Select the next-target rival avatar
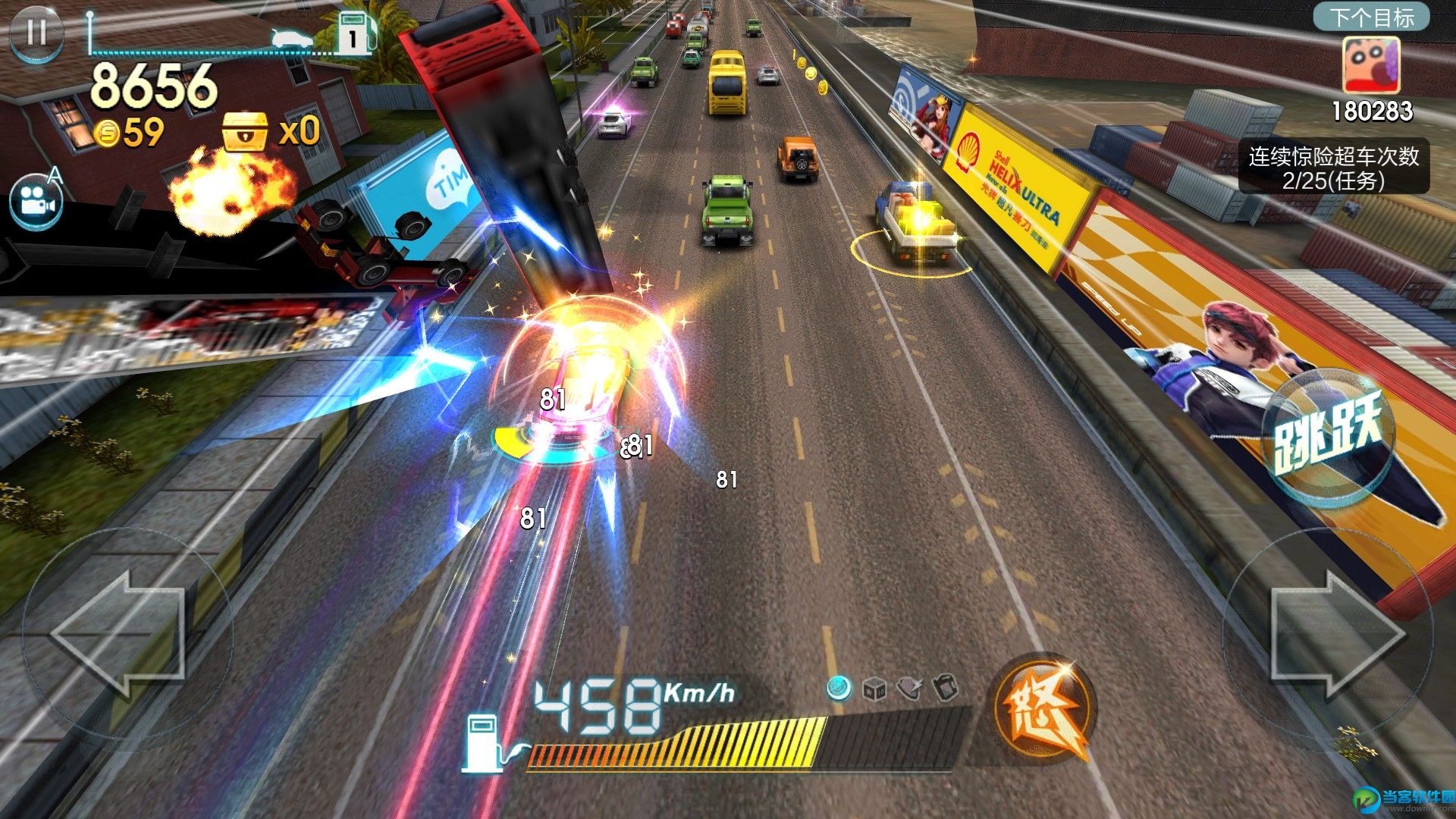 [1371, 66]
